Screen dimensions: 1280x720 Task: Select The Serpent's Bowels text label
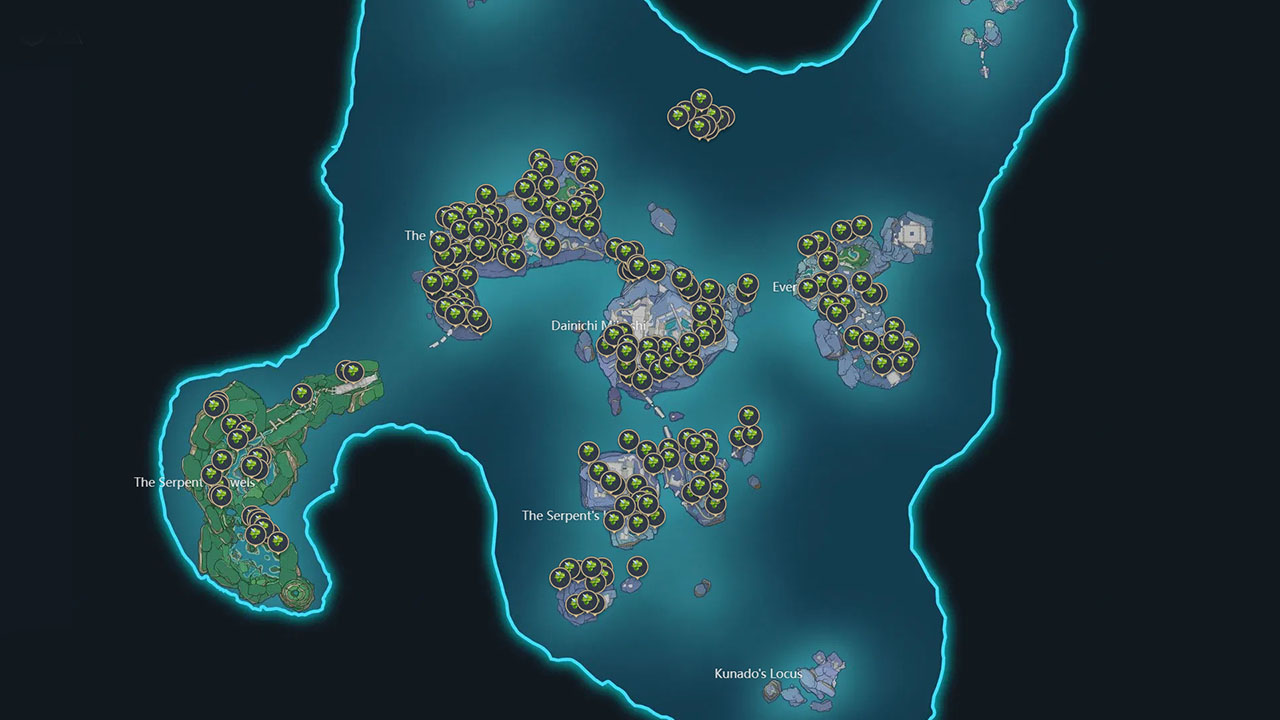tap(193, 481)
